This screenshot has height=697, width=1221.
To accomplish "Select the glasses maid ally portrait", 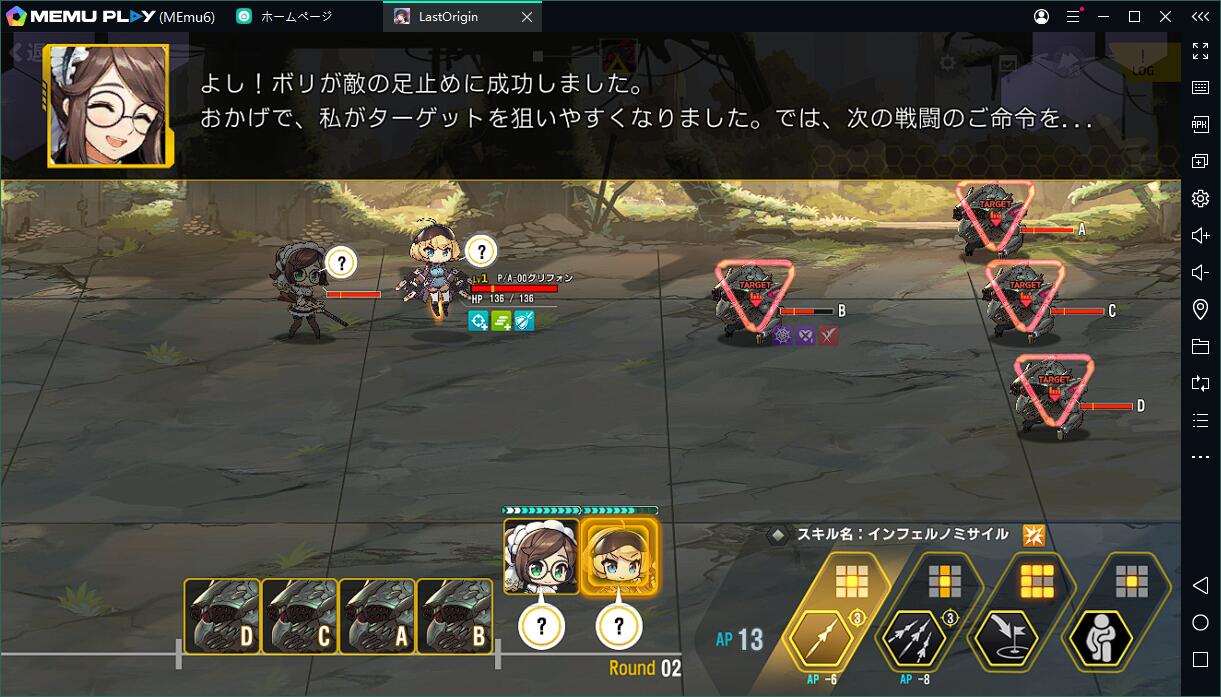I will (541, 557).
